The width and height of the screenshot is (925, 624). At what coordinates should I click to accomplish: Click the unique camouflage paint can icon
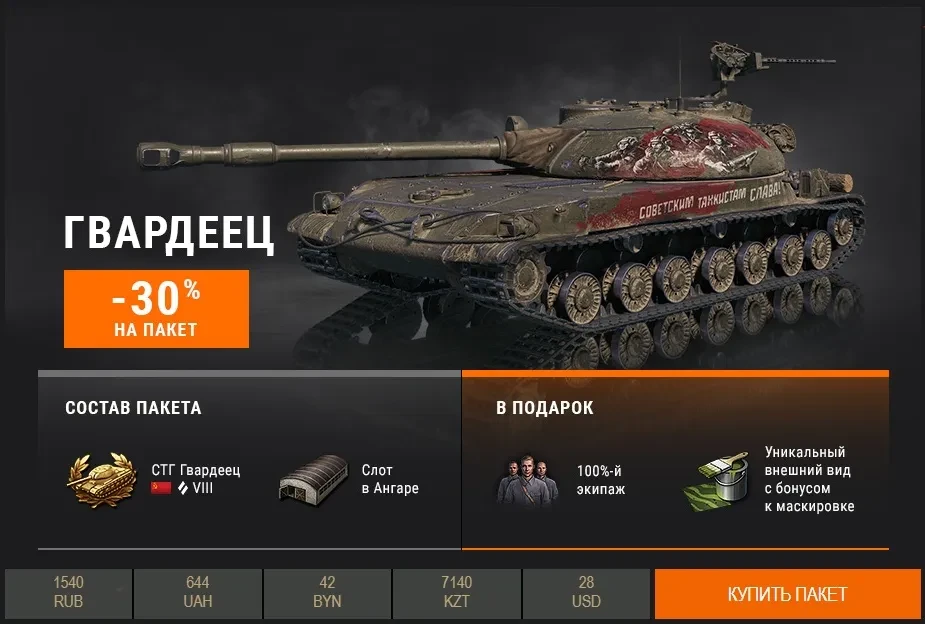715,480
